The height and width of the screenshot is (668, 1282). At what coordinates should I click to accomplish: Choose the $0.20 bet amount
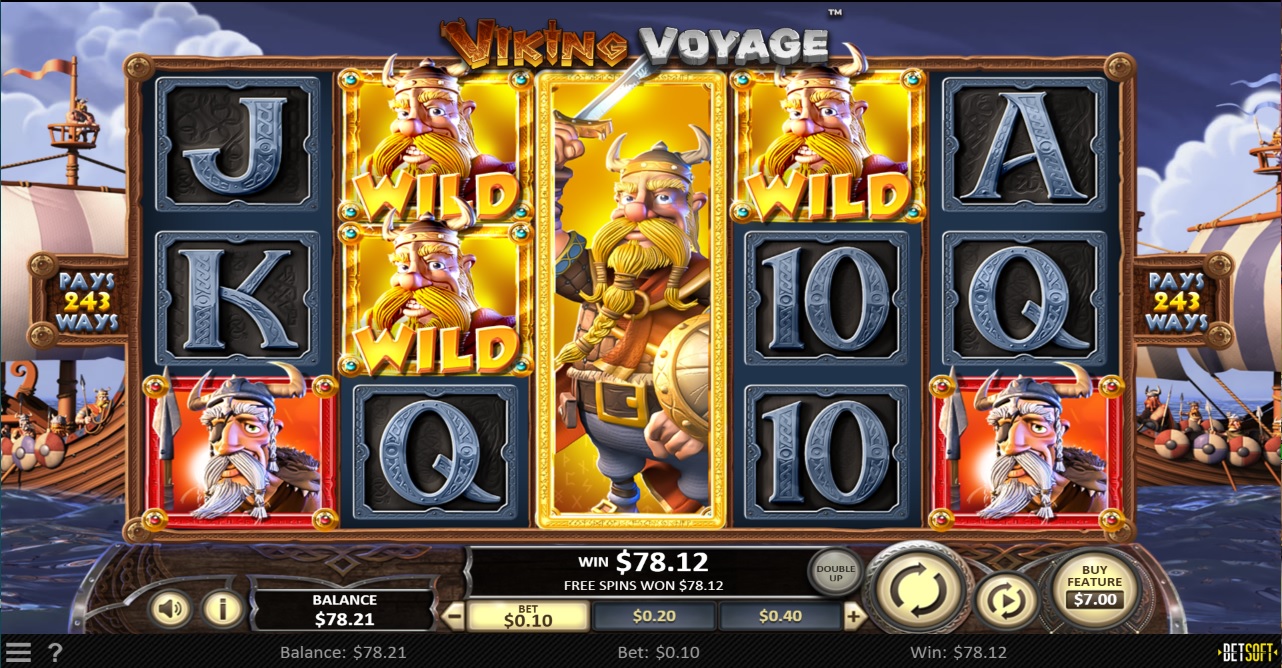tap(654, 616)
